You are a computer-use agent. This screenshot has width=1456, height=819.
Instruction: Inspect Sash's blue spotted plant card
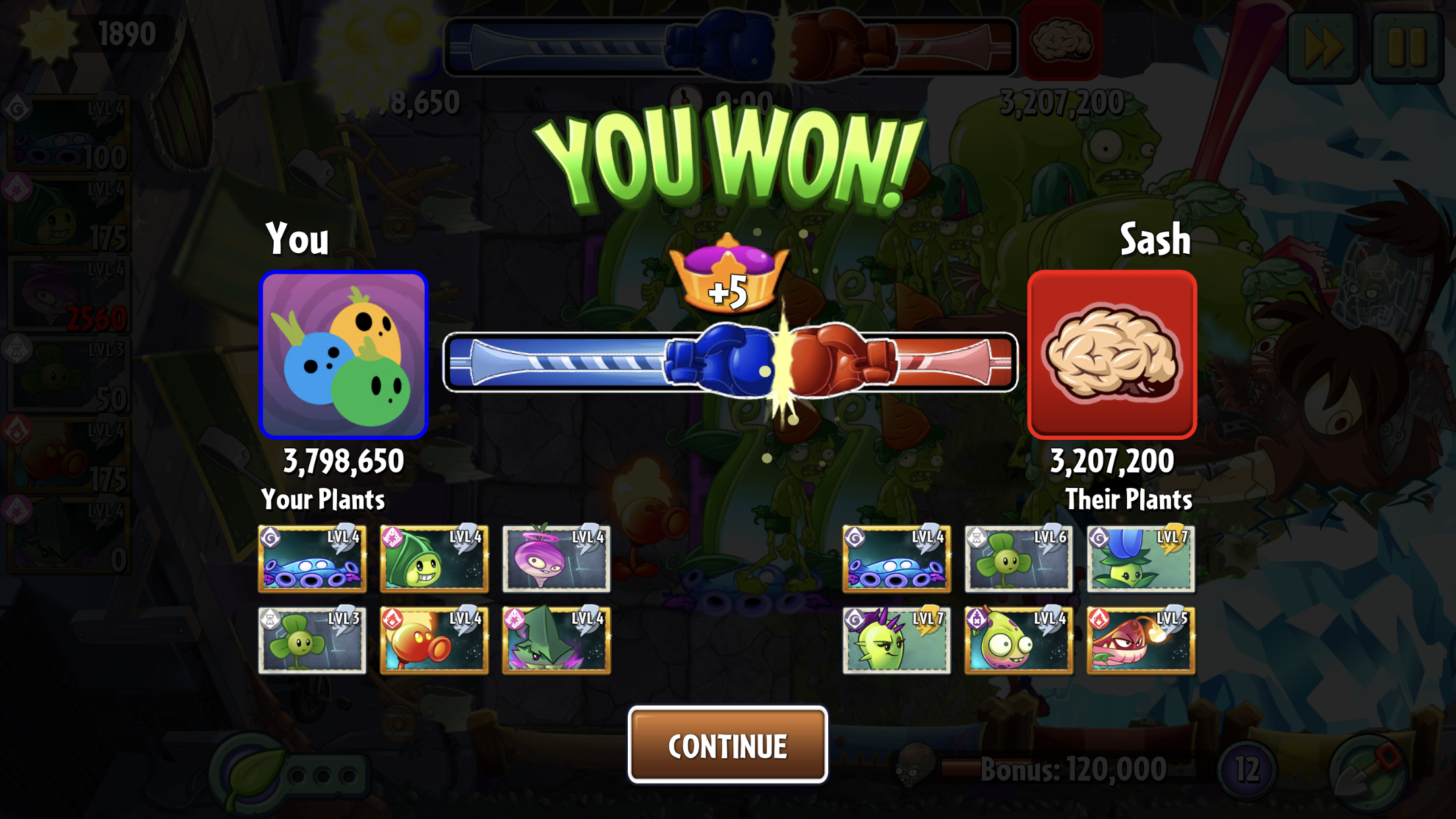point(896,559)
